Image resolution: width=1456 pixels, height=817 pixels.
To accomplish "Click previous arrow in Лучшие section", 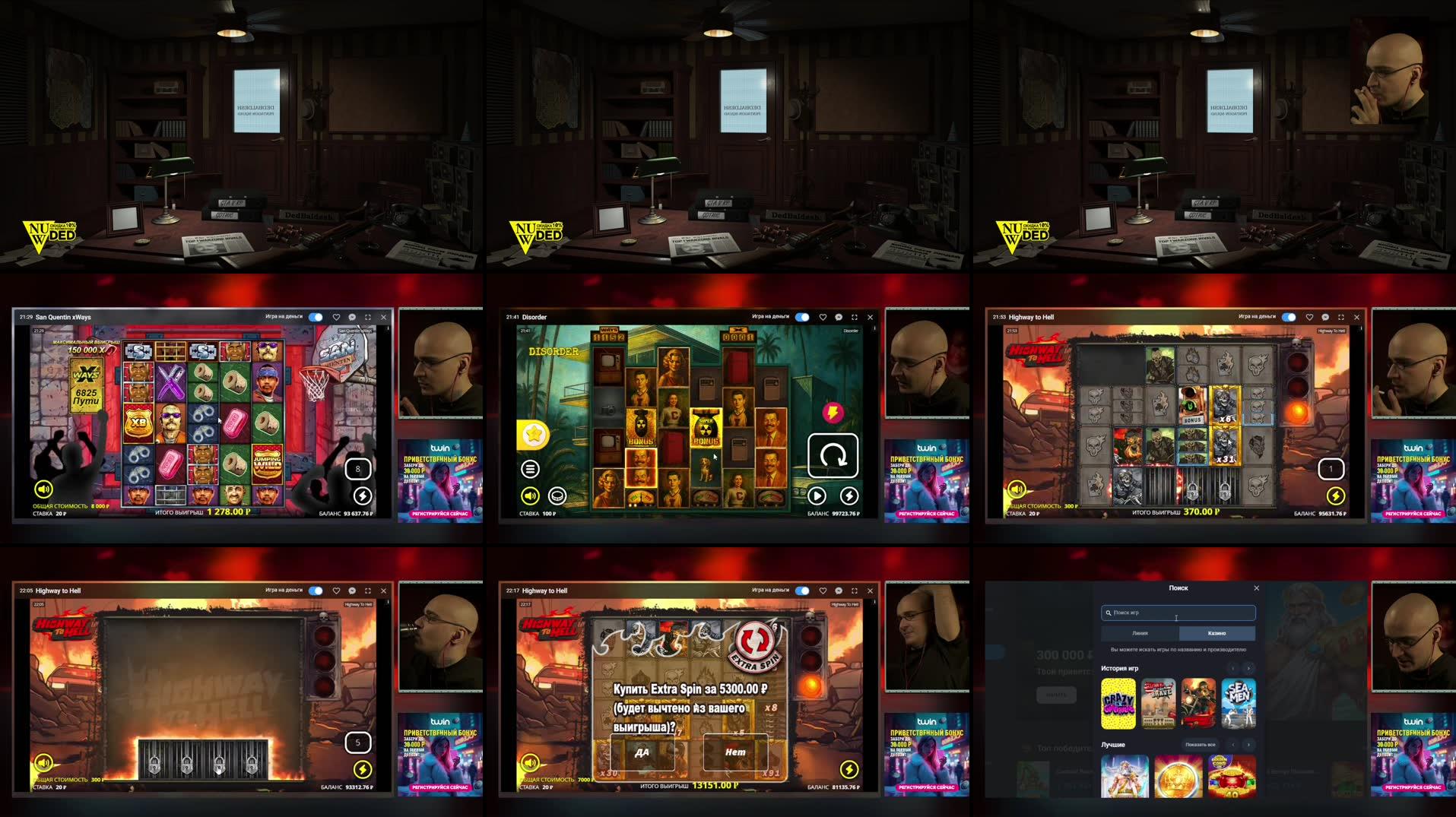I will pos(1232,744).
